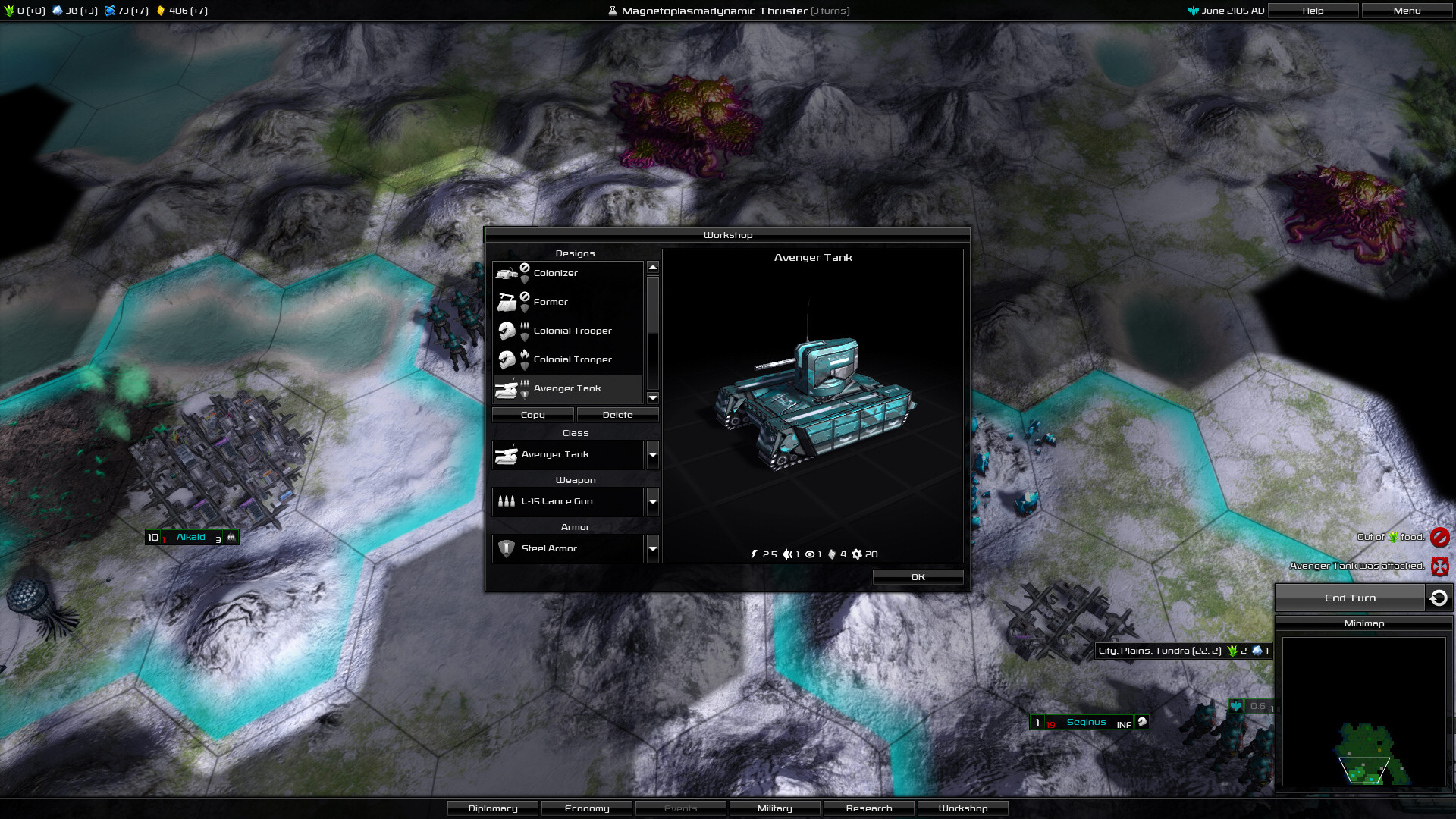Choose the Avenger Tank design in list
This screenshot has height=819, width=1456.
tap(567, 388)
